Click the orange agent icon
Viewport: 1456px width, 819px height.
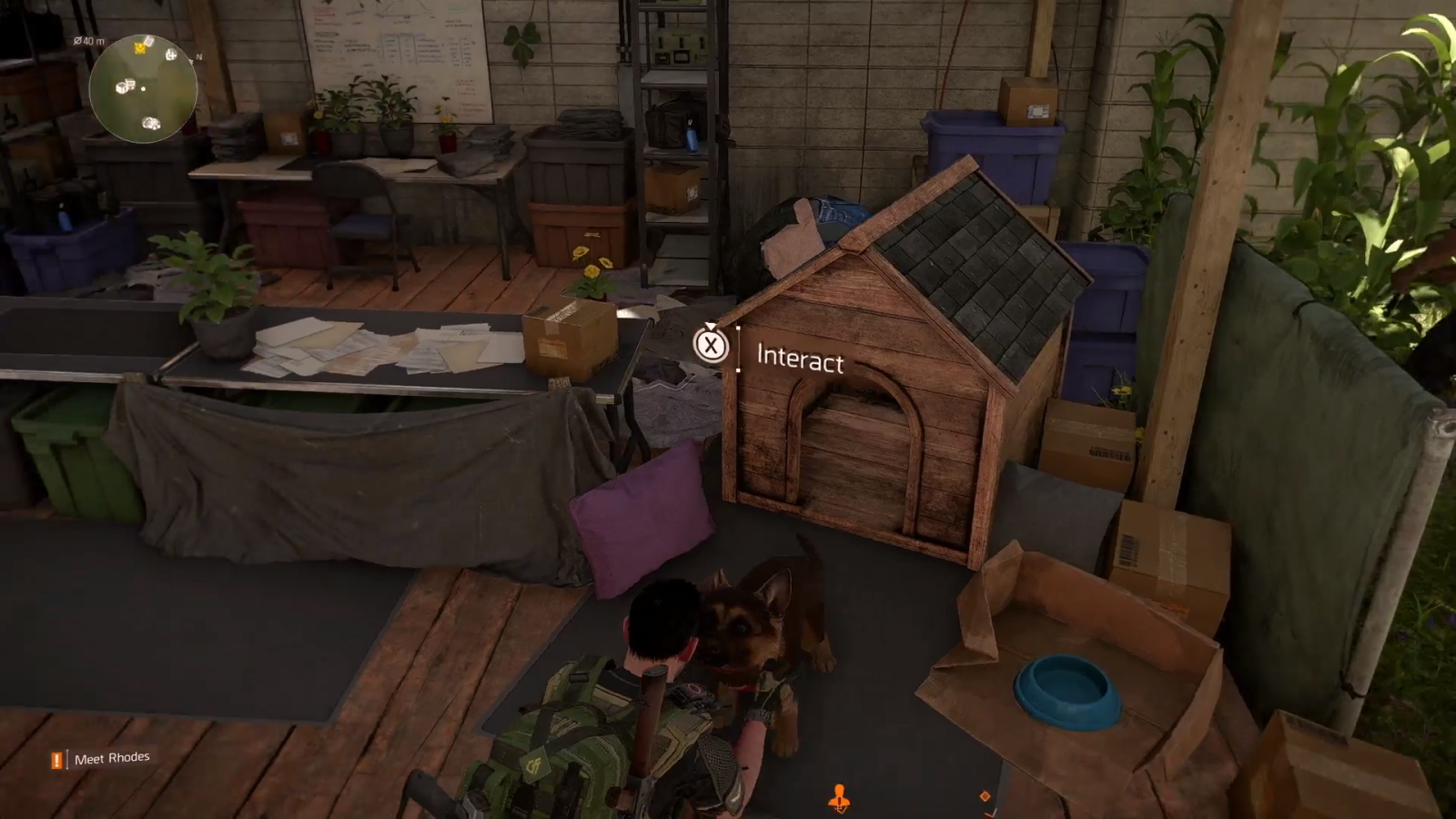pos(839,799)
